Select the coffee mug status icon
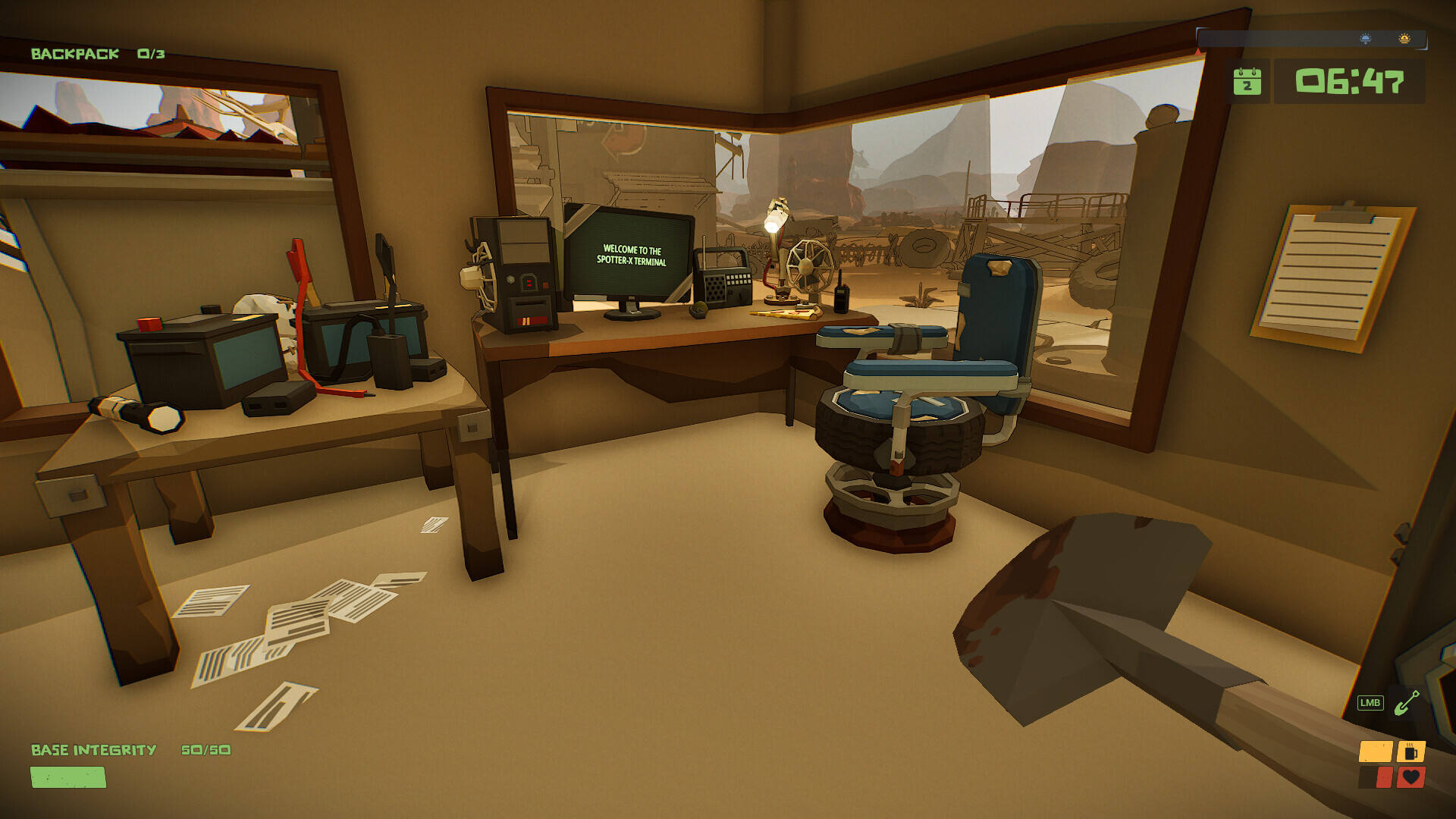The height and width of the screenshot is (819, 1456). pos(1410,752)
